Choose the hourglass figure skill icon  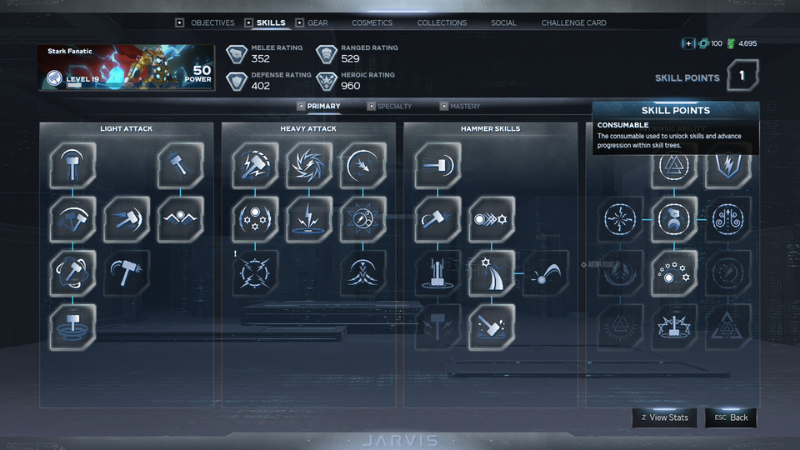(675, 219)
